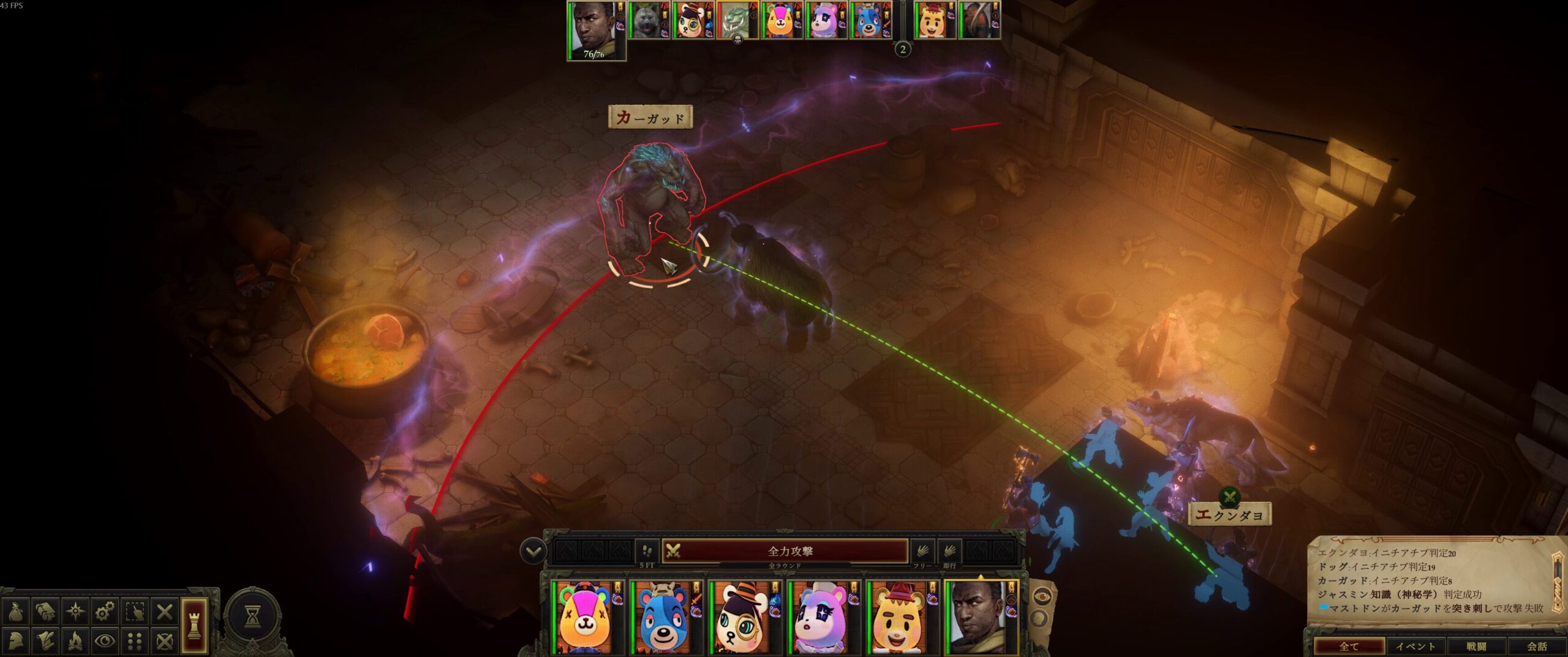Click the campfire rest icon
The width and height of the screenshot is (1568, 657).
[x=75, y=641]
